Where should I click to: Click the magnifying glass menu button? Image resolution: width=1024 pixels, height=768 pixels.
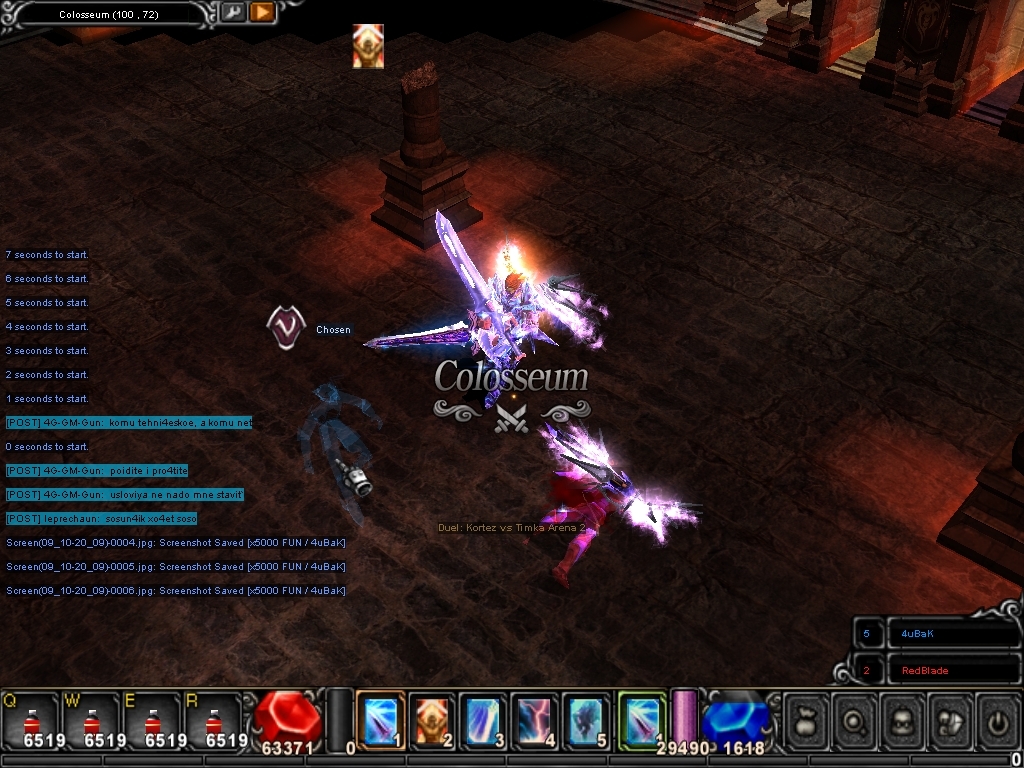click(x=855, y=720)
